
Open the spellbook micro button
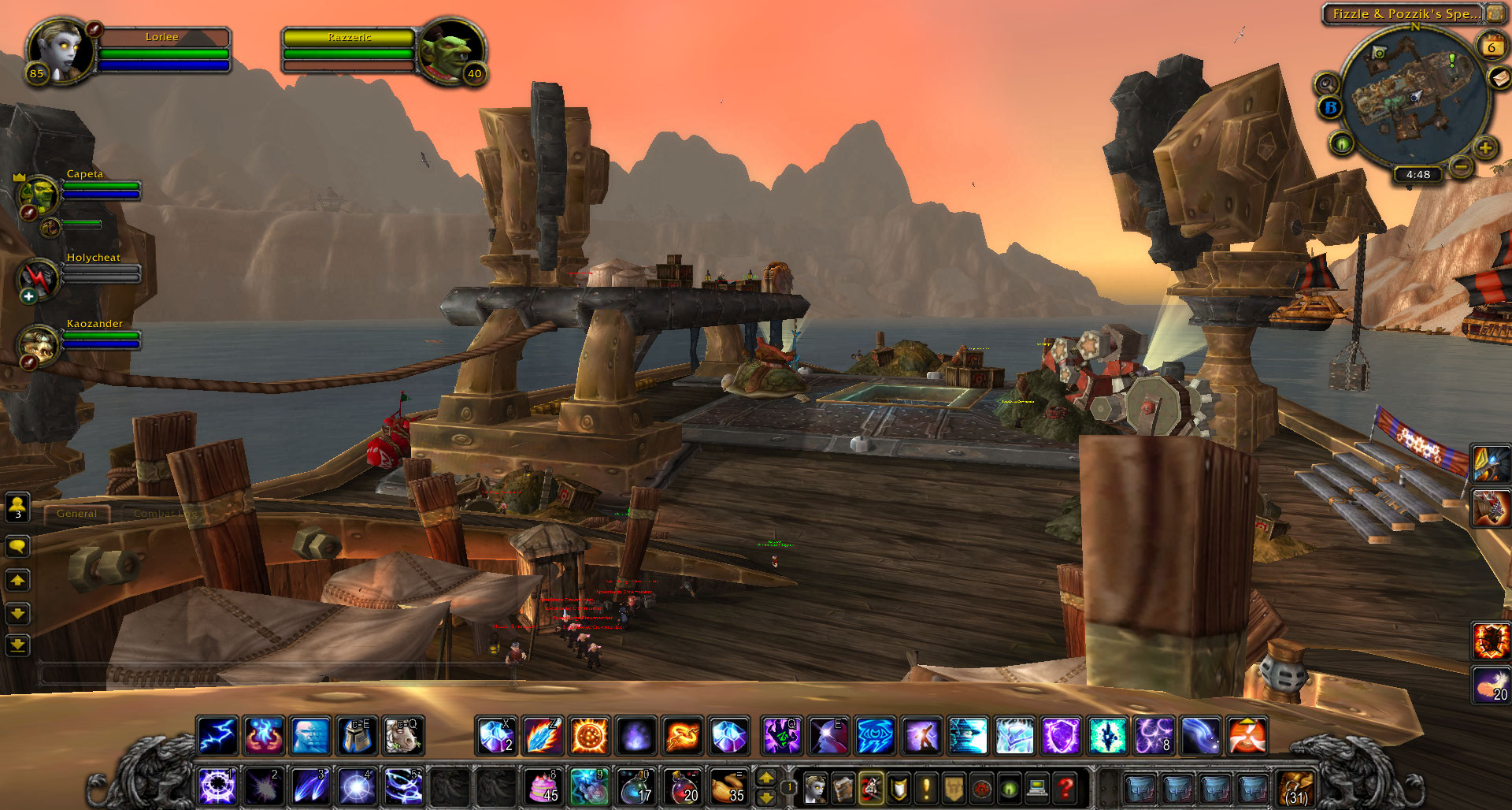[x=843, y=786]
